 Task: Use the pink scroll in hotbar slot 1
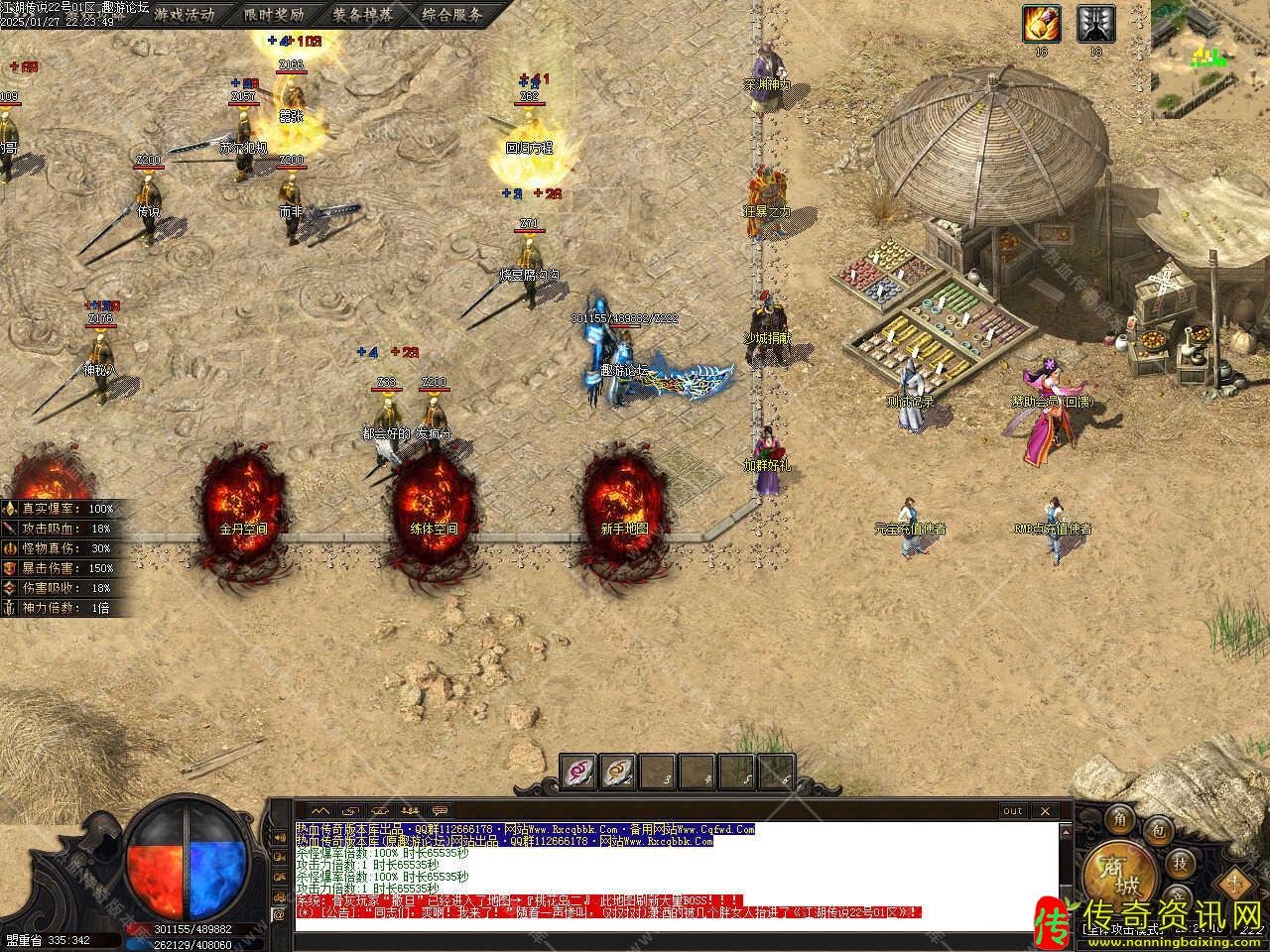pos(579,771)
